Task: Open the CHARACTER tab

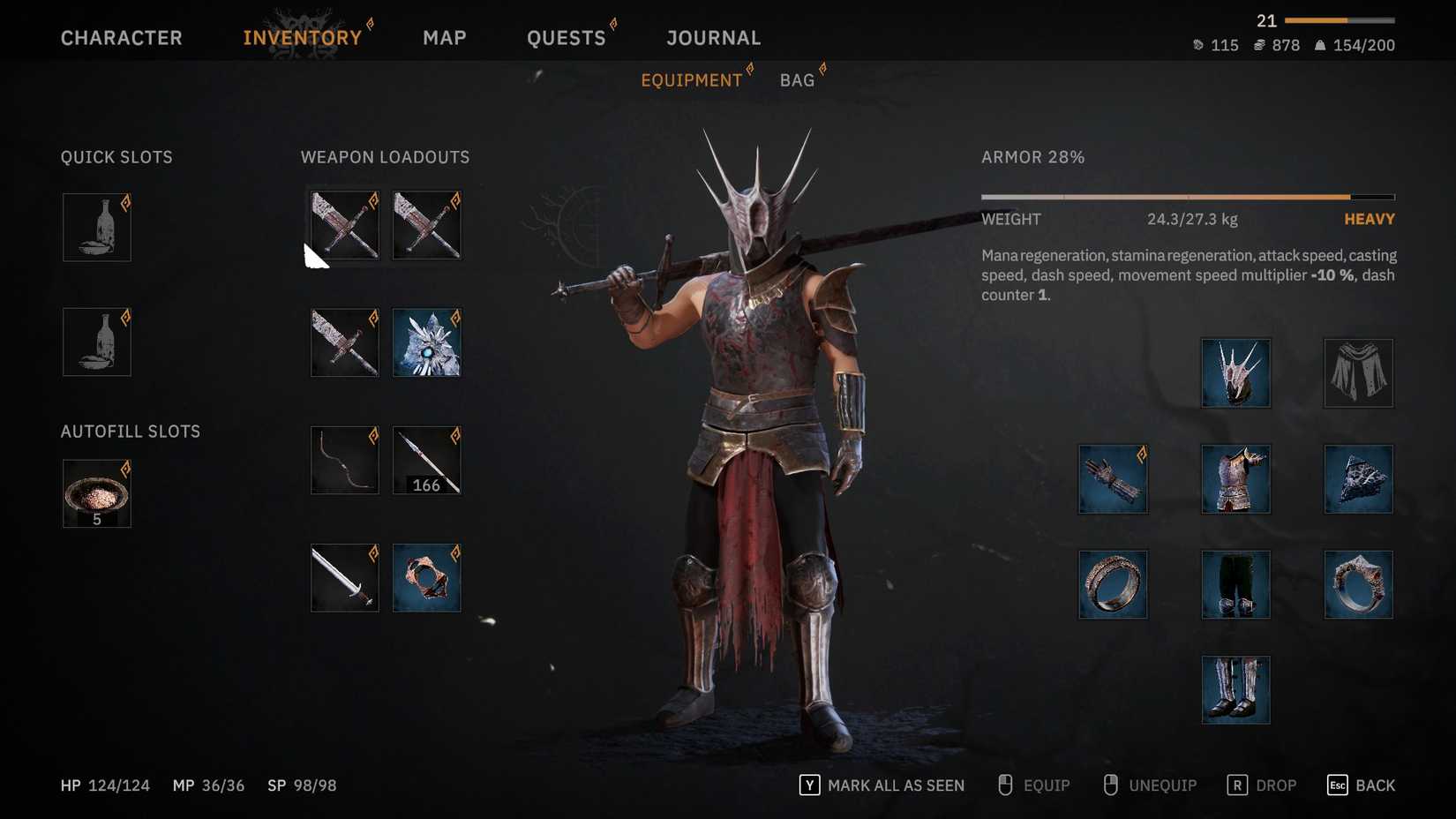Action: [121, 37]
